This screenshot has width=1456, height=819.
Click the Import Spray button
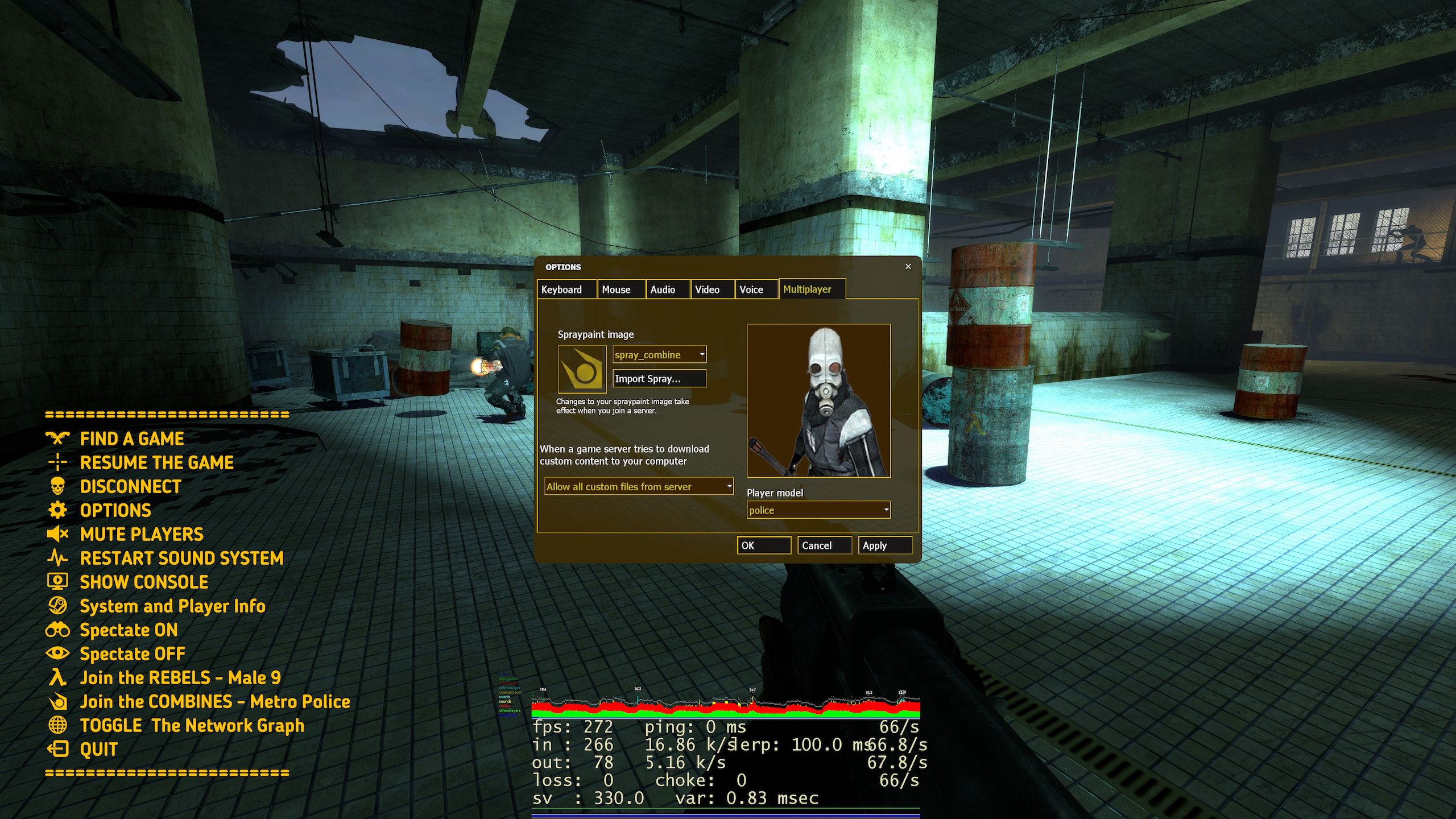tap(659, 378)
